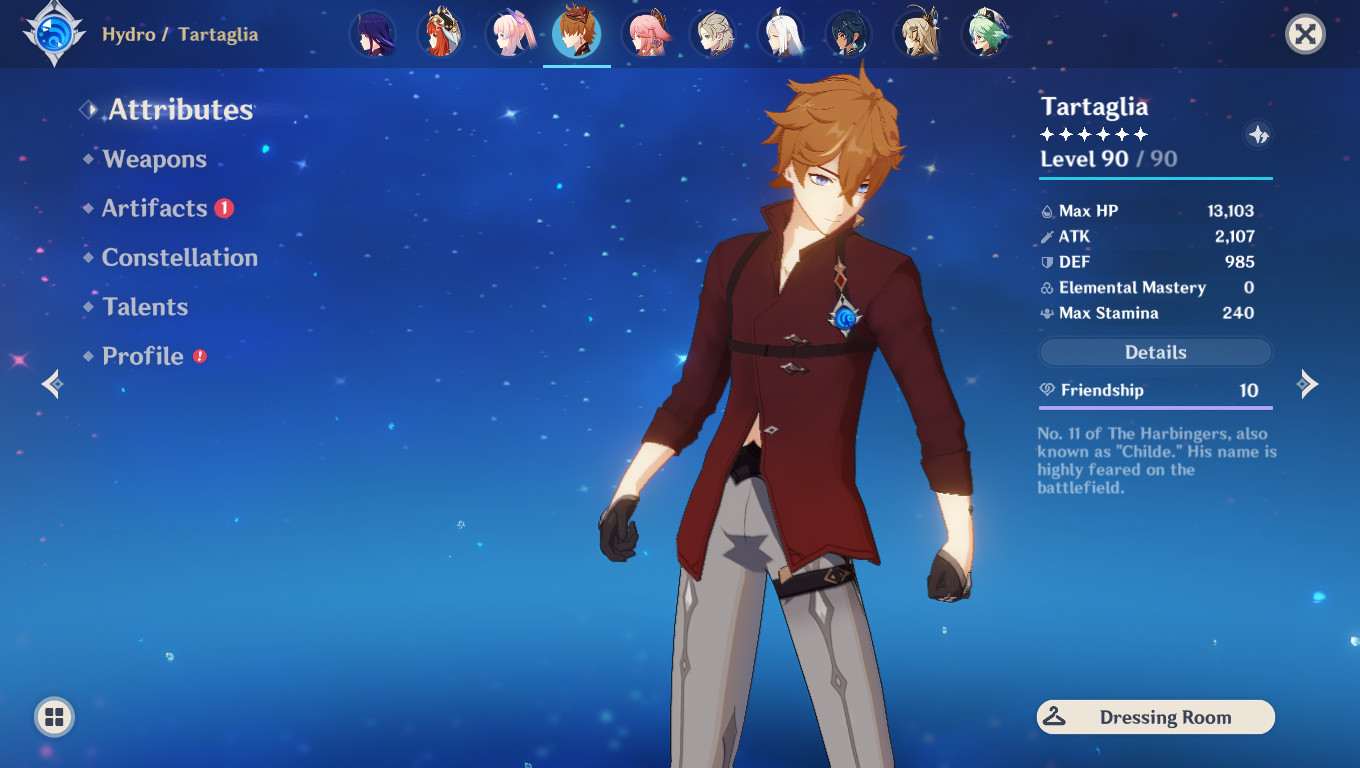Open the Dressing Room
The width and height of the screenshot is (1360, 768).
tap(1155, 717)
